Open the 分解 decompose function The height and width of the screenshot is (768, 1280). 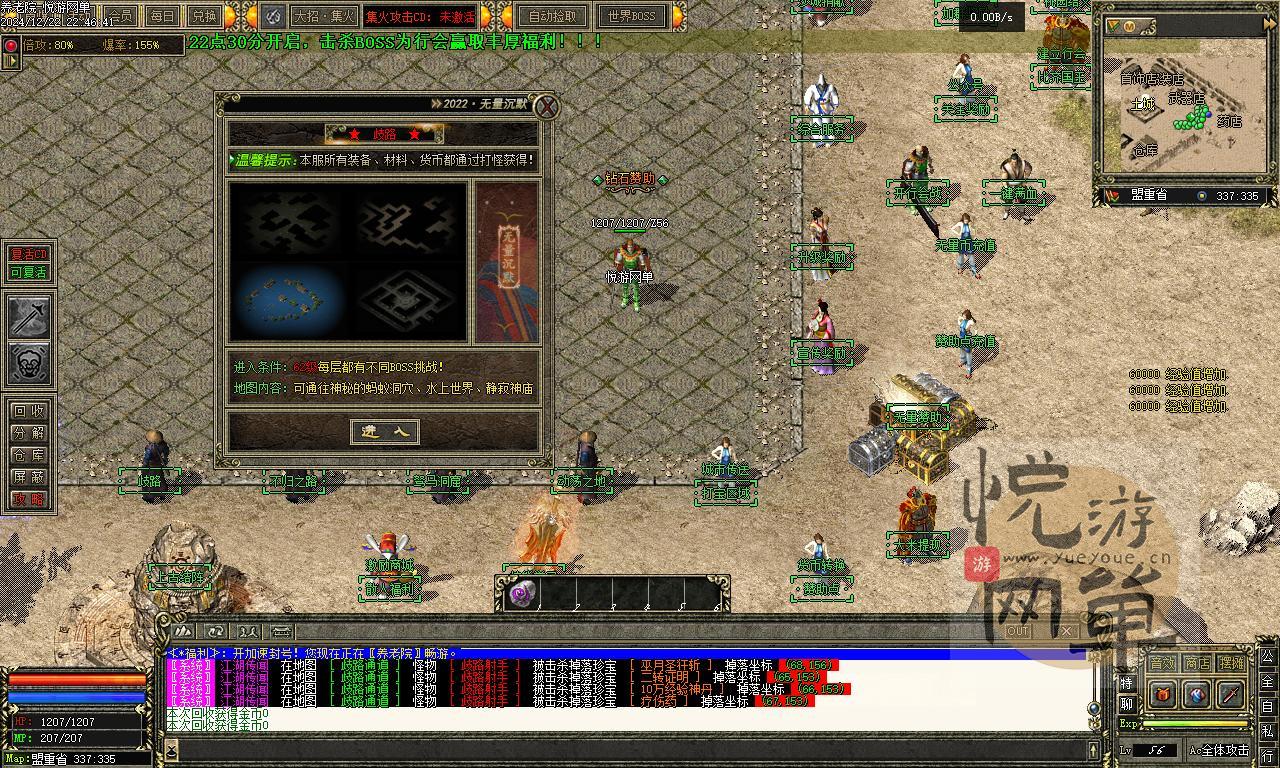pyautogui.click(x=29, y=433)
